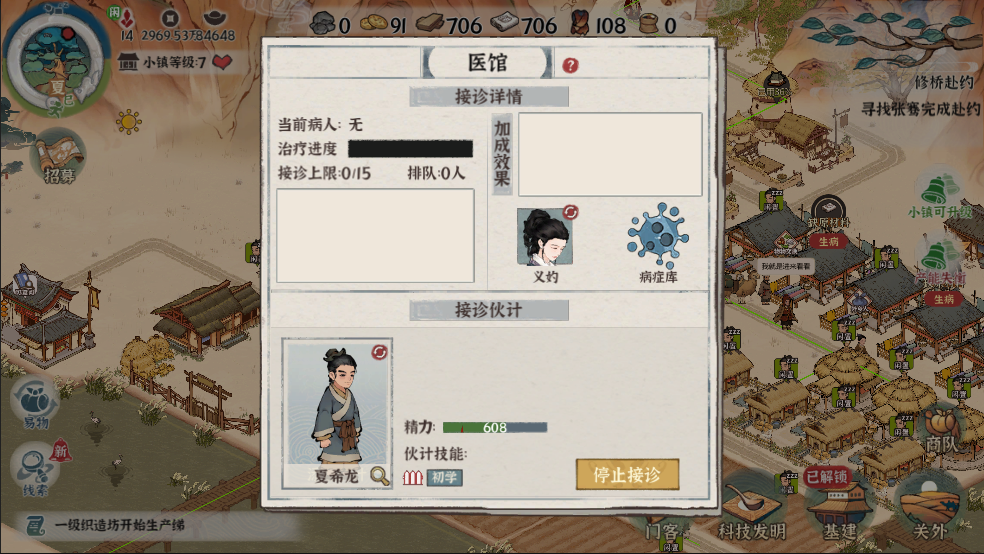Click the season compass in the corner

tap(56, 57)
